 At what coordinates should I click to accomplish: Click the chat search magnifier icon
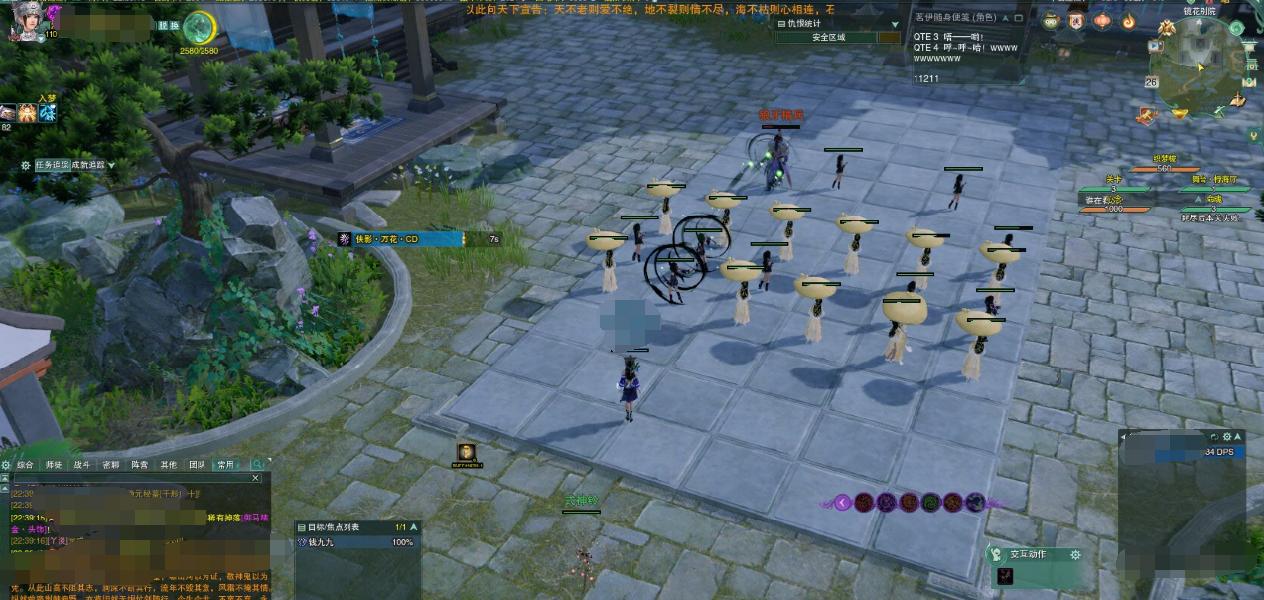[257, 465]
